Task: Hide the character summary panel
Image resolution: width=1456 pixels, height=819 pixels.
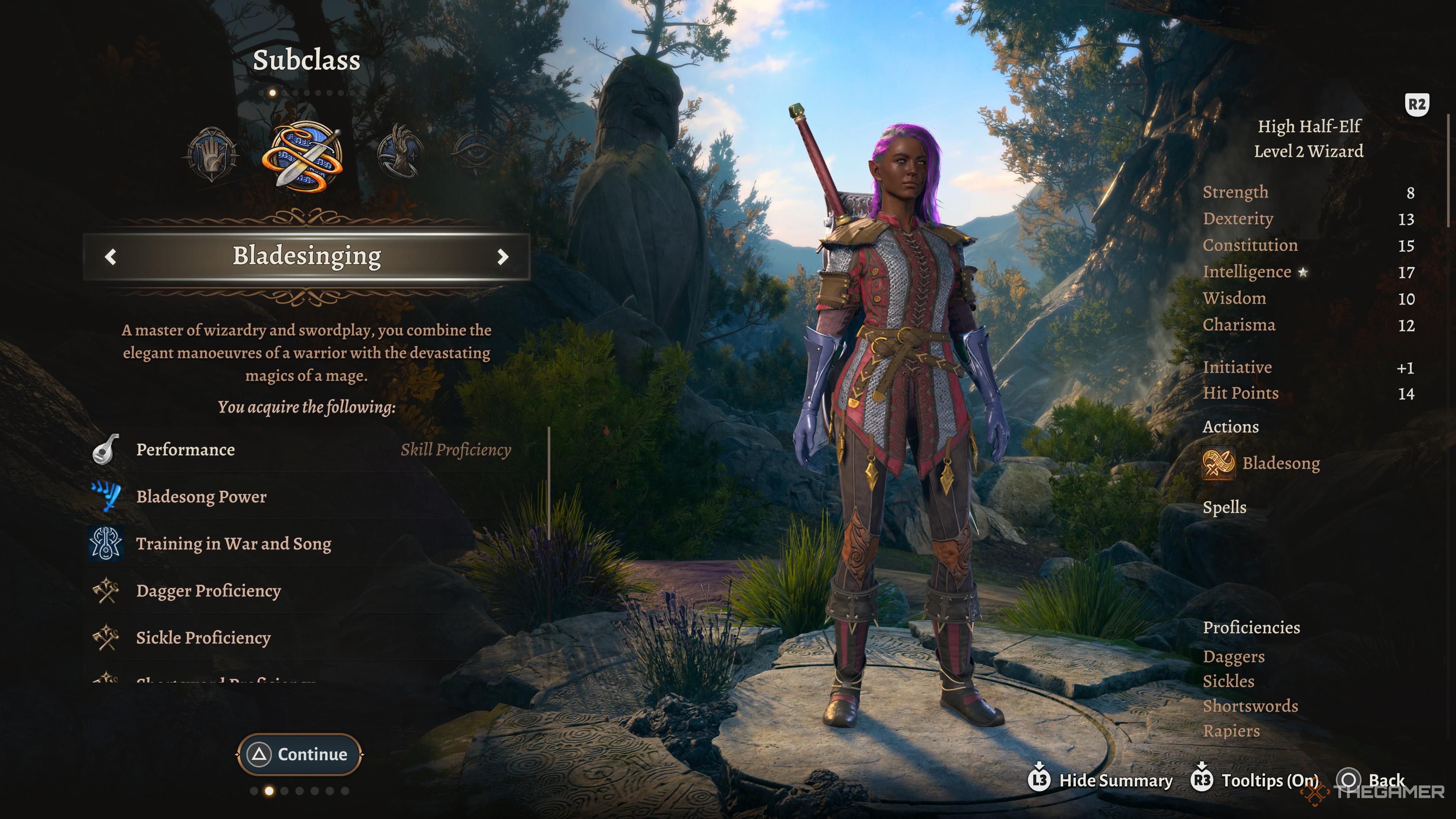Action: (1100, 781)
